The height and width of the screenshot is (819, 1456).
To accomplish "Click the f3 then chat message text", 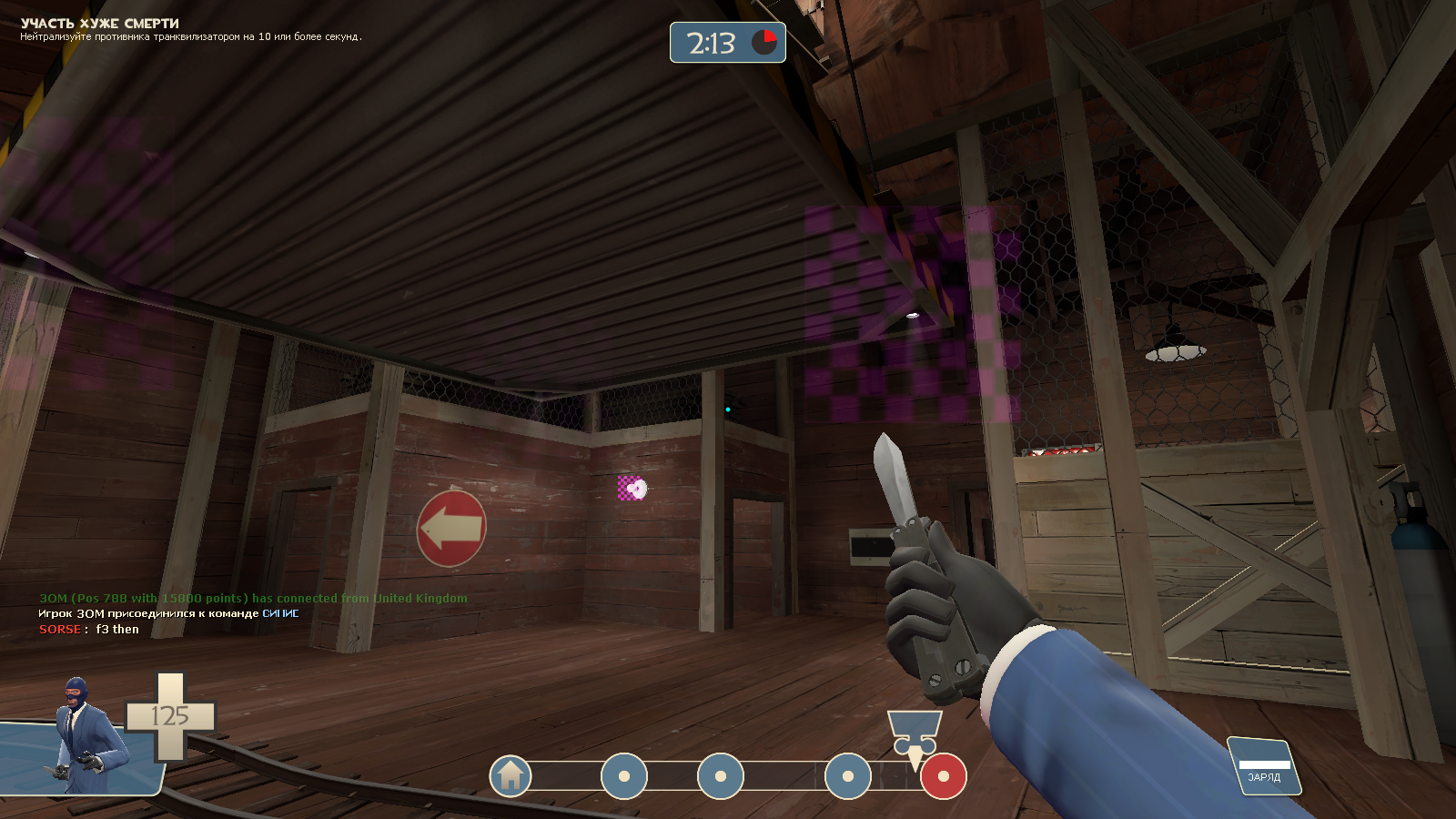I will (118, 629).
